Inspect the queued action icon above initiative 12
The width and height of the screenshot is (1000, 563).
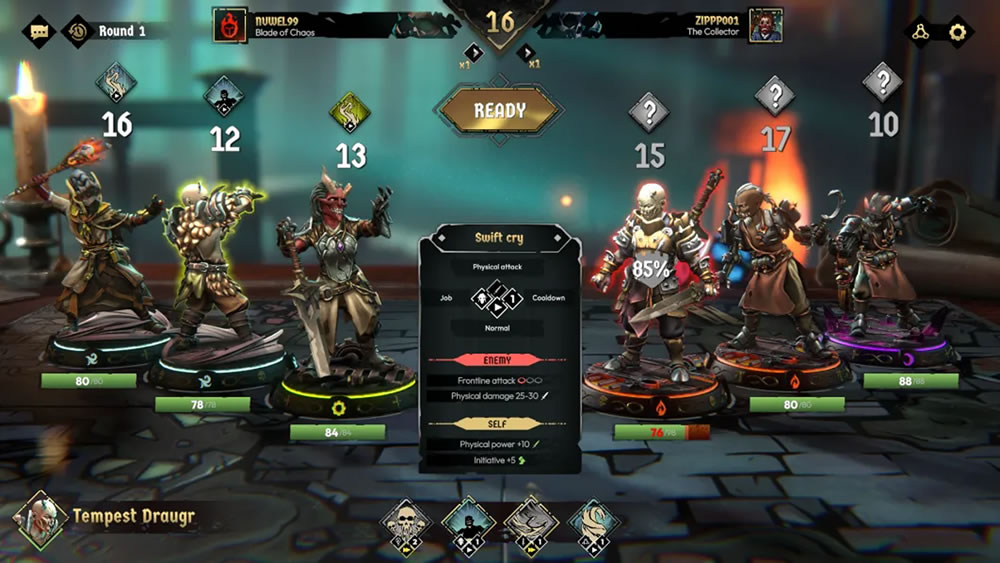click(x=224, y=96)
